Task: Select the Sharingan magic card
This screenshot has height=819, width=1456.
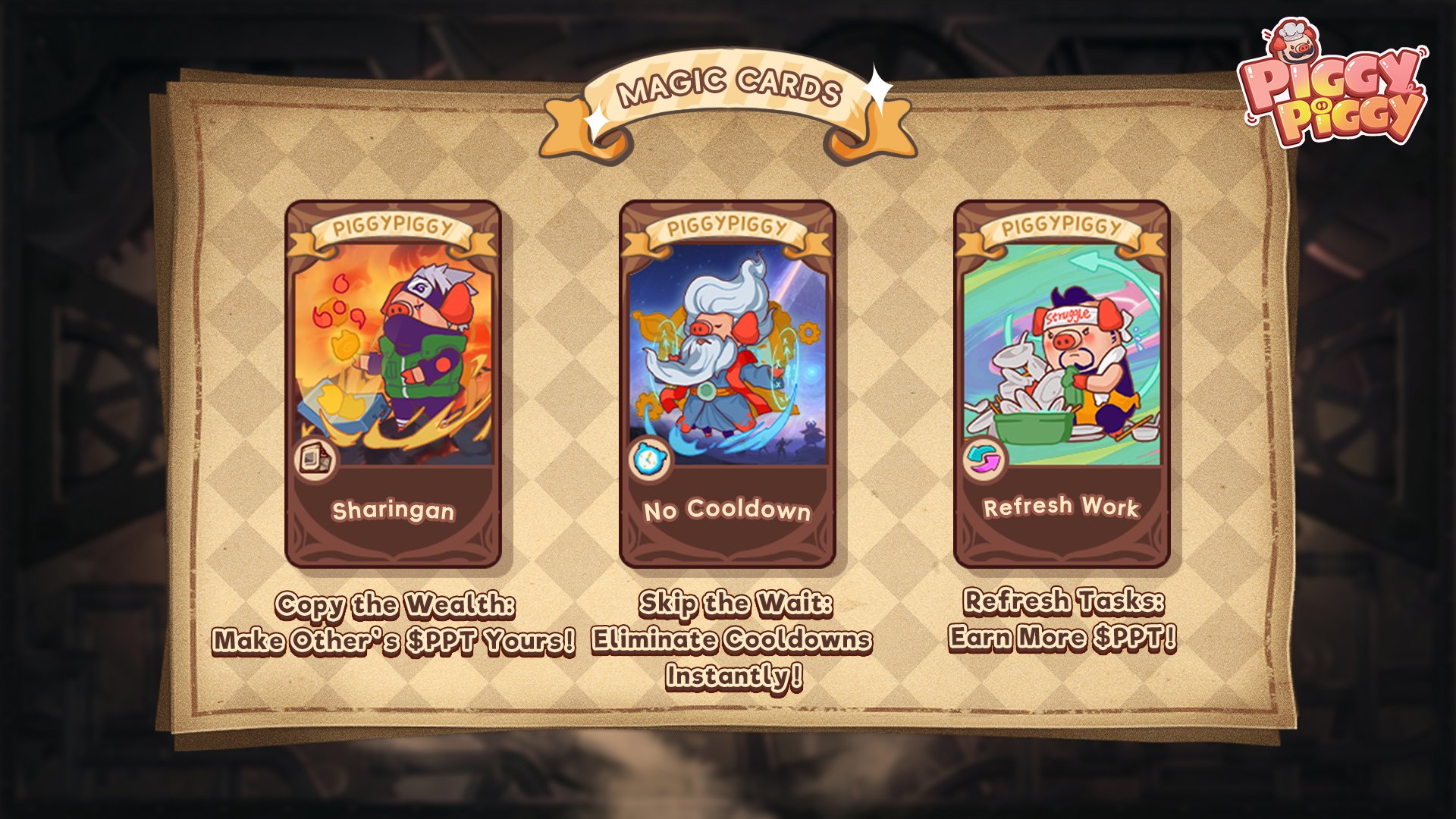Action: [393, 384]
